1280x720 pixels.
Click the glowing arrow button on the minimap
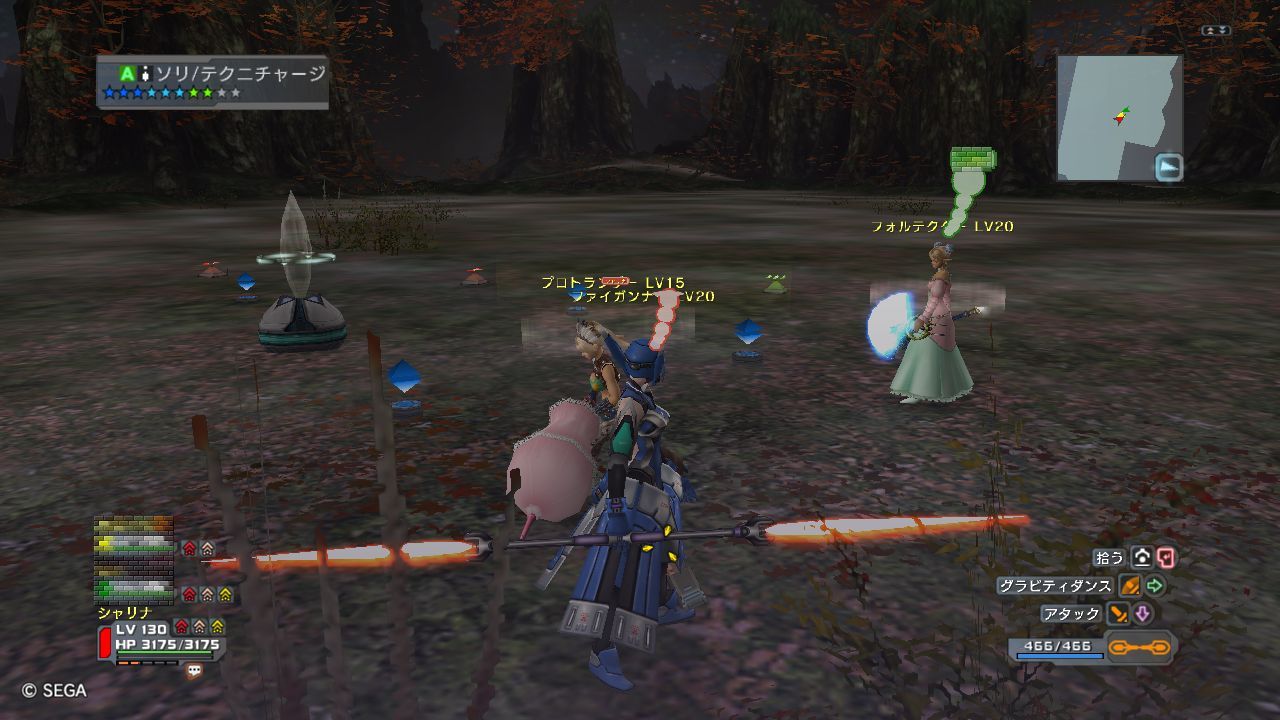click(1169, 167)
